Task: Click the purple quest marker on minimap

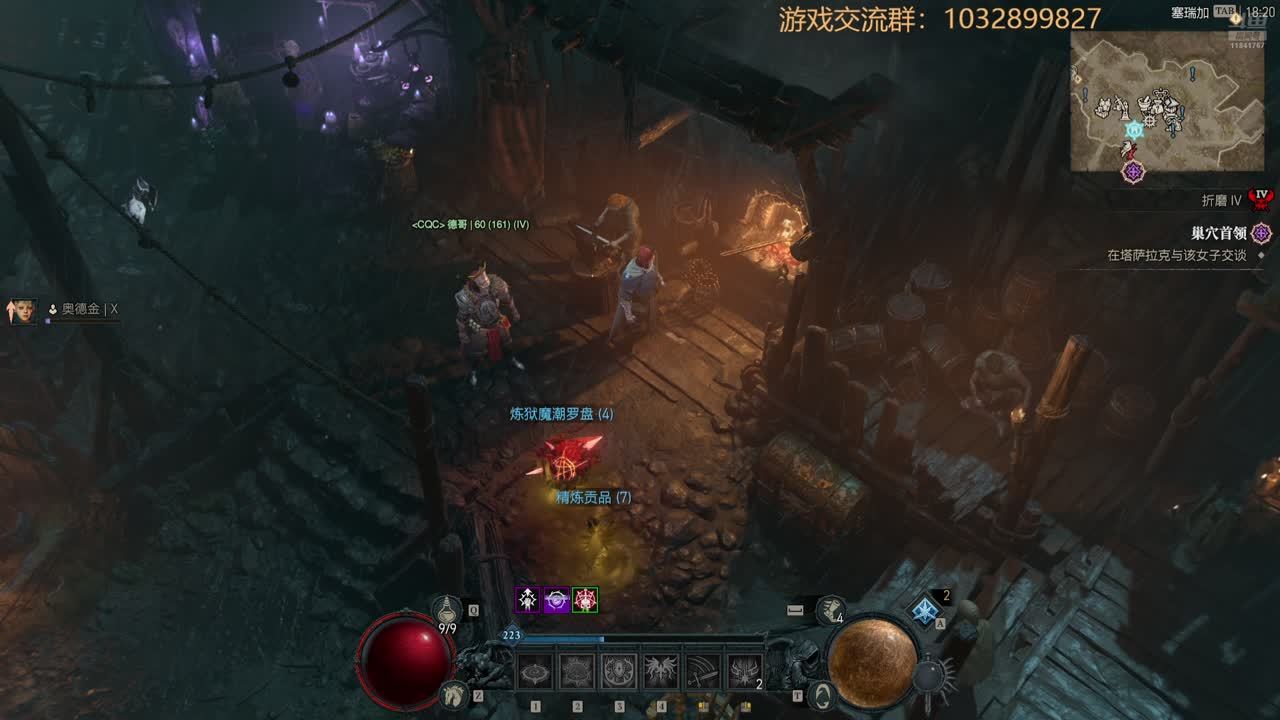Action: 1133,171
